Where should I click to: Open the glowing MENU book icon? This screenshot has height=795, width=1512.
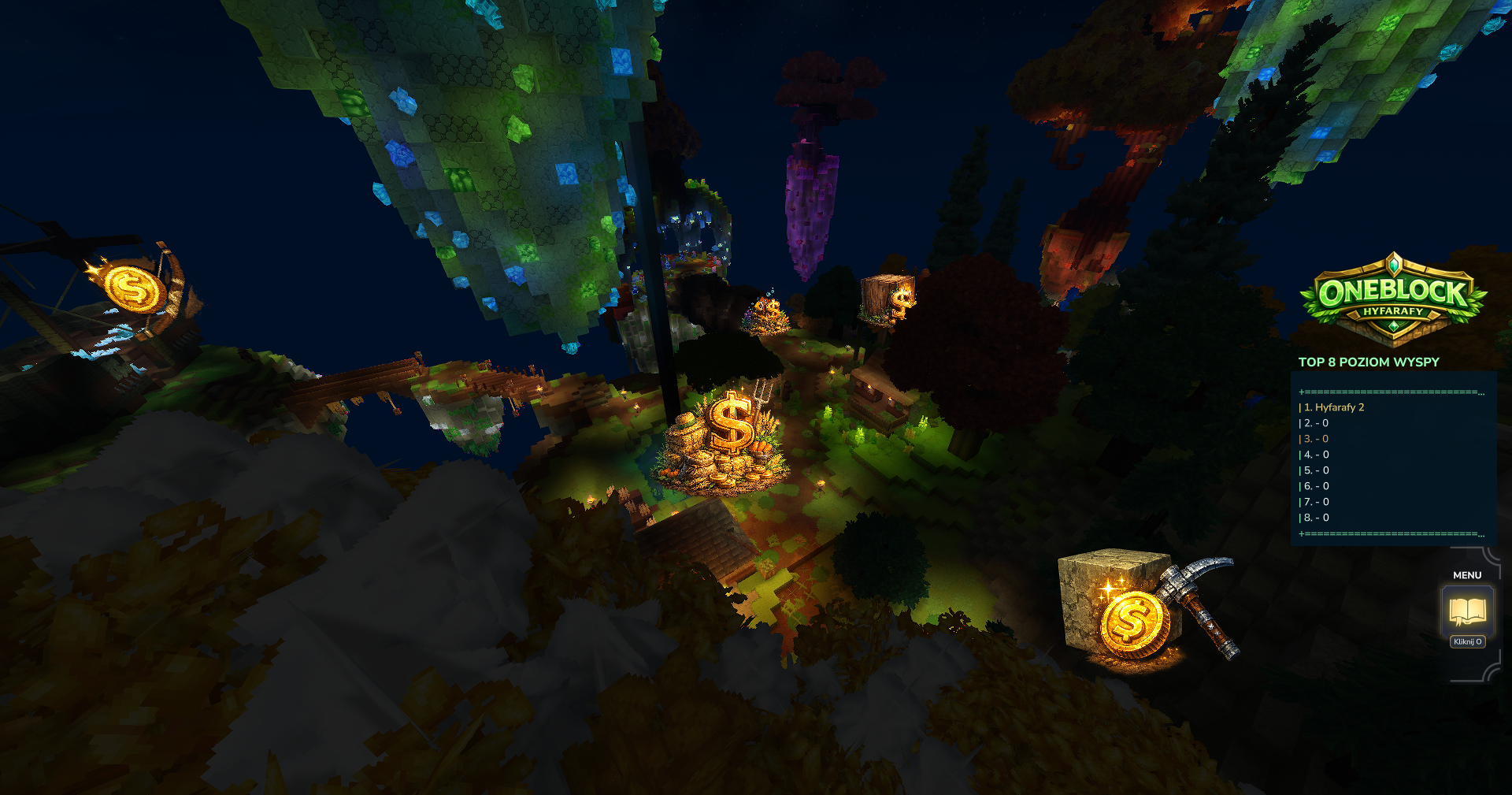tap(1466, 607)
